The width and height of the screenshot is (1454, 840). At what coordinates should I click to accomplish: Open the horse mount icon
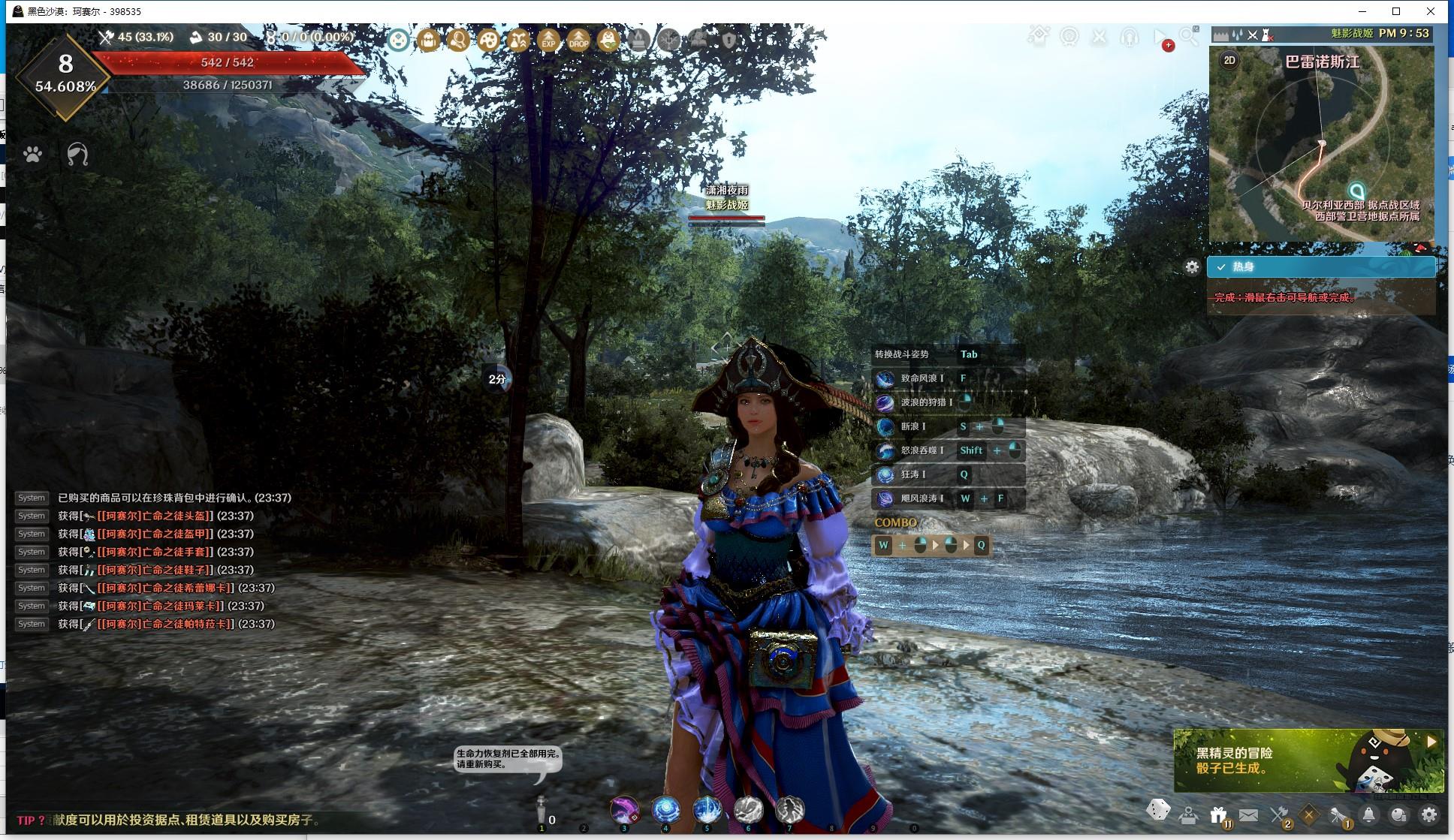coord(77,155)
